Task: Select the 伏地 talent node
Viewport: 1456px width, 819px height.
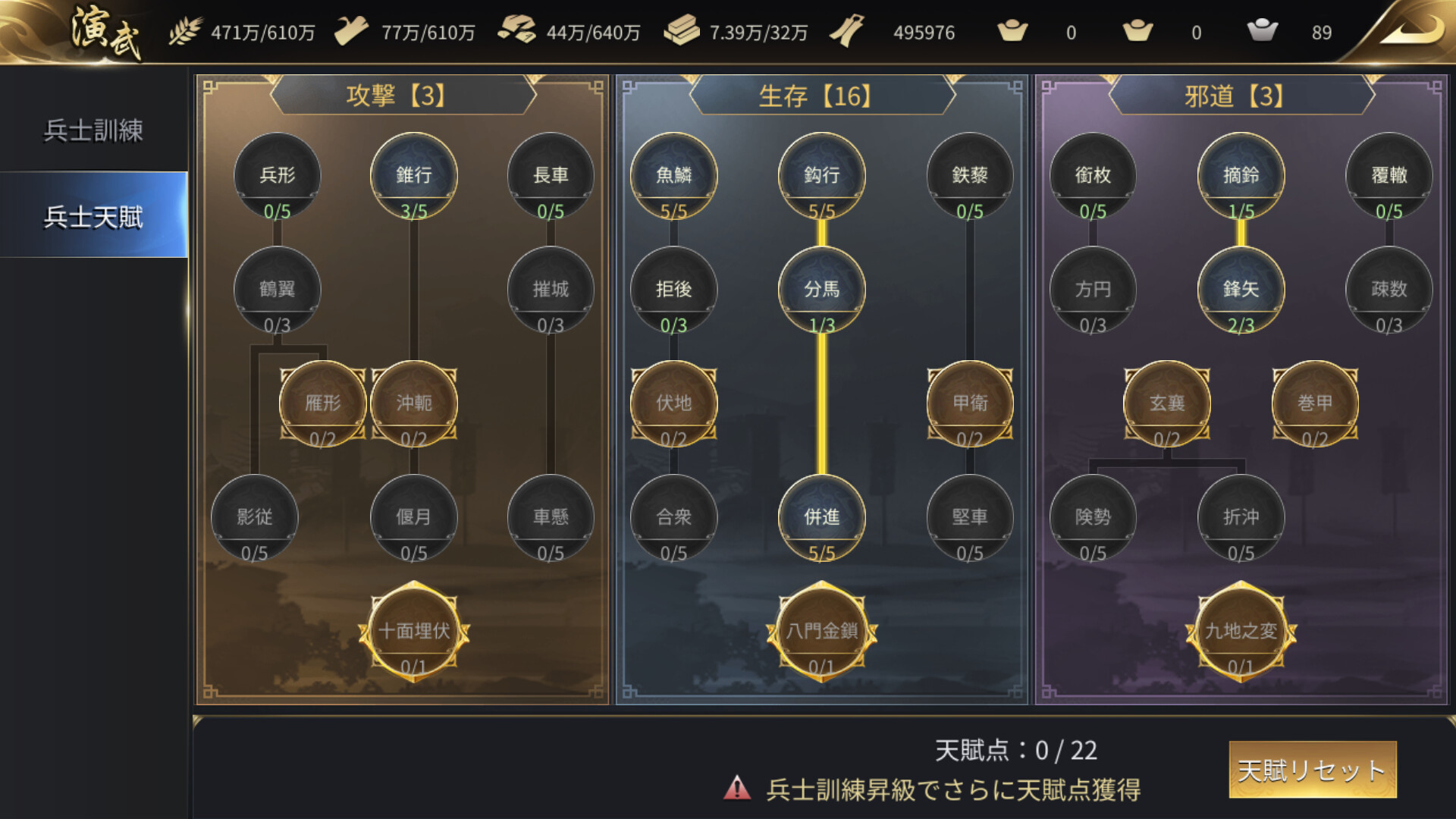Action: [673, 403]
